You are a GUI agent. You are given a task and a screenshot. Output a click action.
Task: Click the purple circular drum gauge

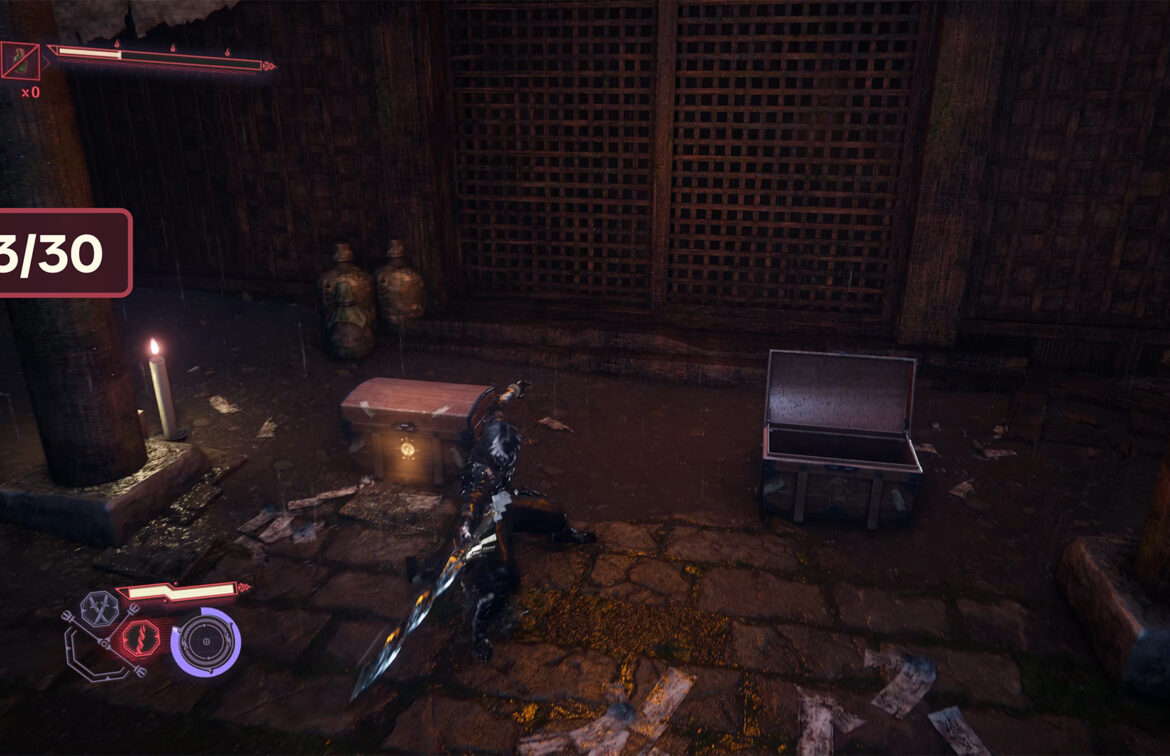tap(205, 642)
